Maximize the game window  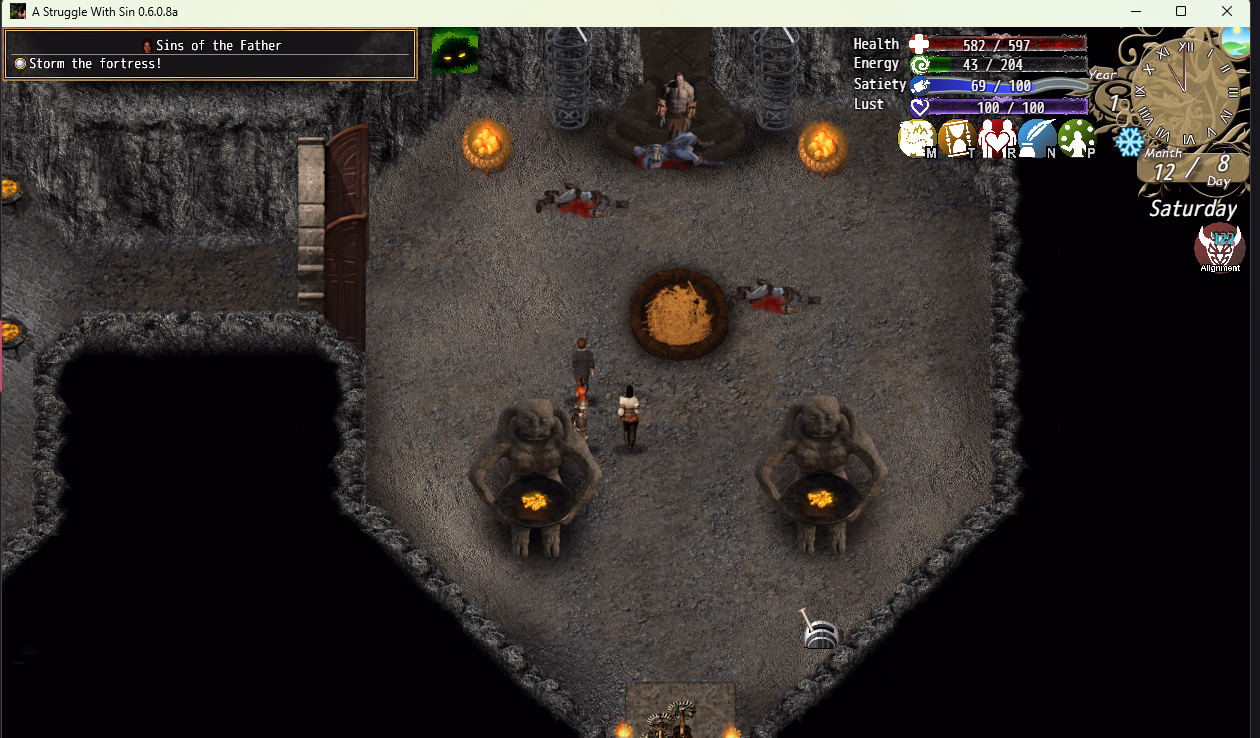pos(1181,11)
